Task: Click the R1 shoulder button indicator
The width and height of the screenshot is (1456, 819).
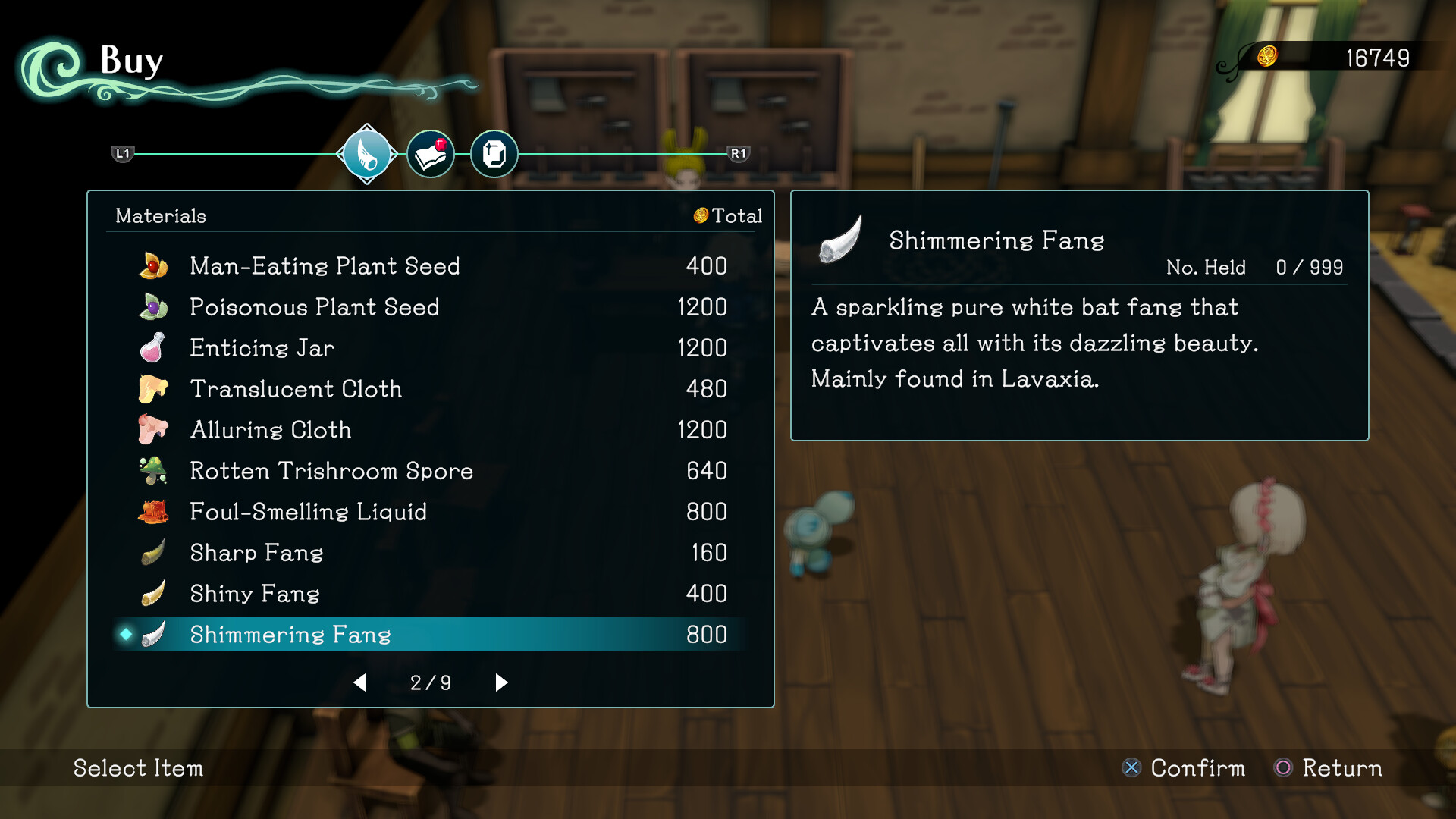Action: coord(740,154)
